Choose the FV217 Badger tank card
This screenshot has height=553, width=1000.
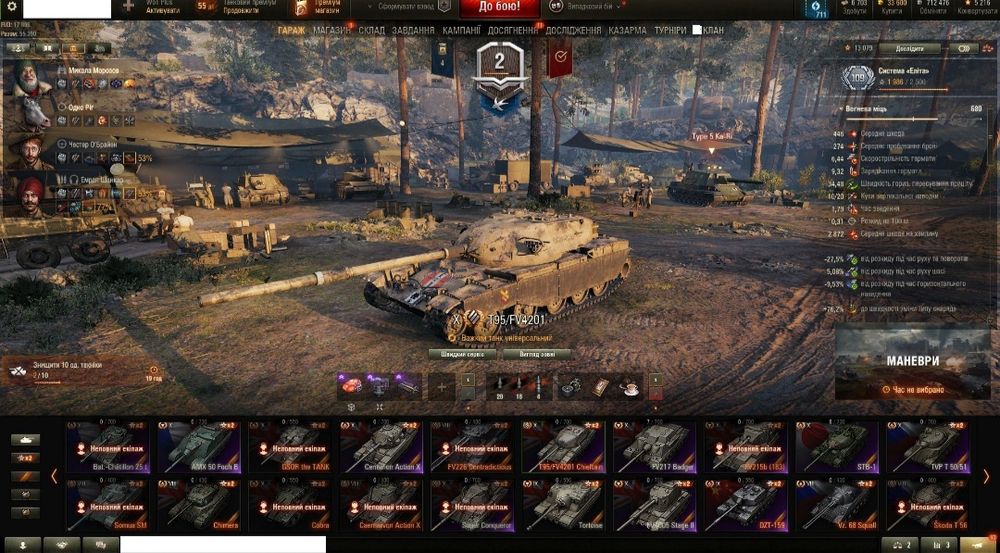click(654, 447)
